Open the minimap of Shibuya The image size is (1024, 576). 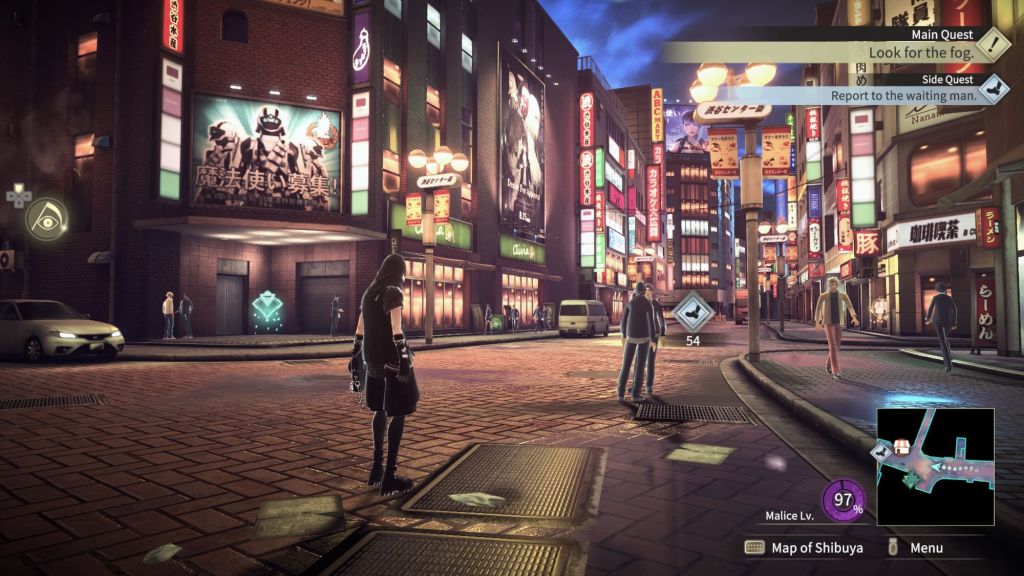(935, 466)
